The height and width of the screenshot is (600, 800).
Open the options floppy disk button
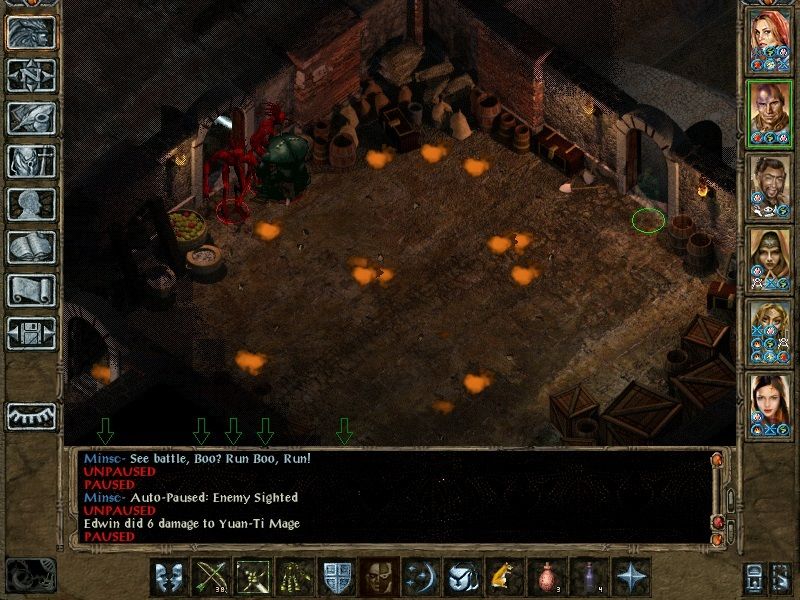[31, 333]
